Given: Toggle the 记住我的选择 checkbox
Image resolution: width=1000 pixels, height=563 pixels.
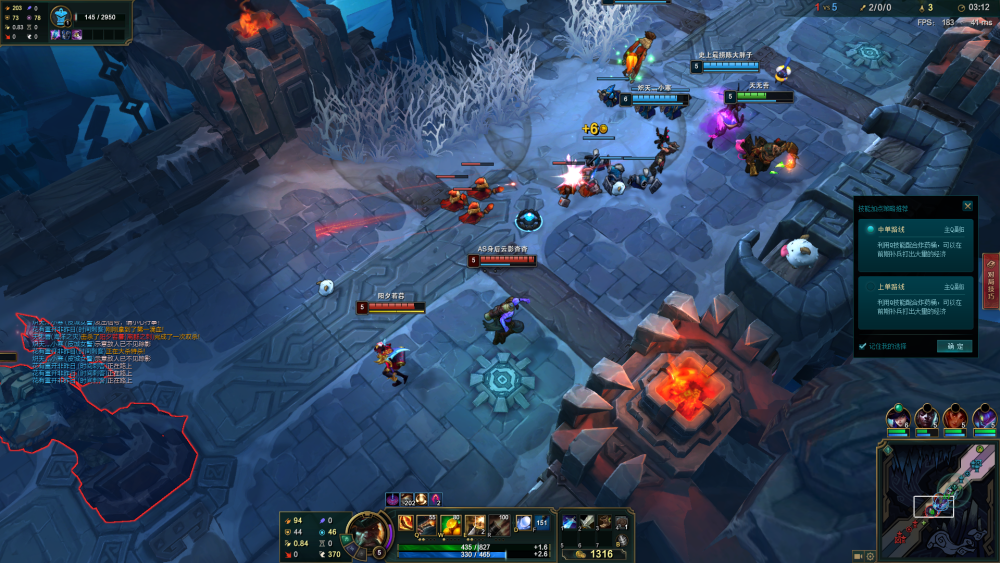Looking at the screenshot, I should coord(863,346).
